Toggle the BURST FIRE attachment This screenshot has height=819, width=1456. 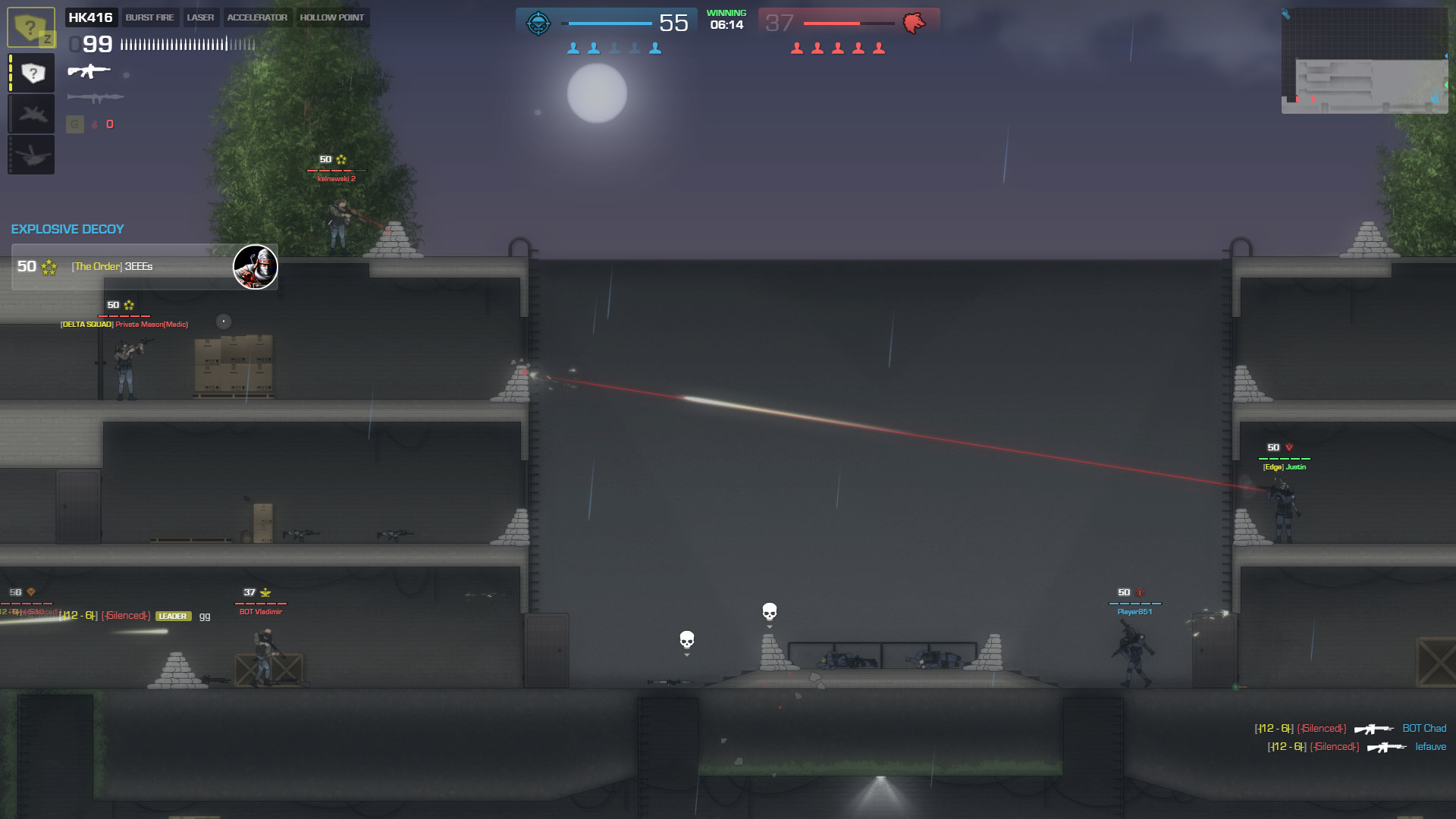pos(149,17)
